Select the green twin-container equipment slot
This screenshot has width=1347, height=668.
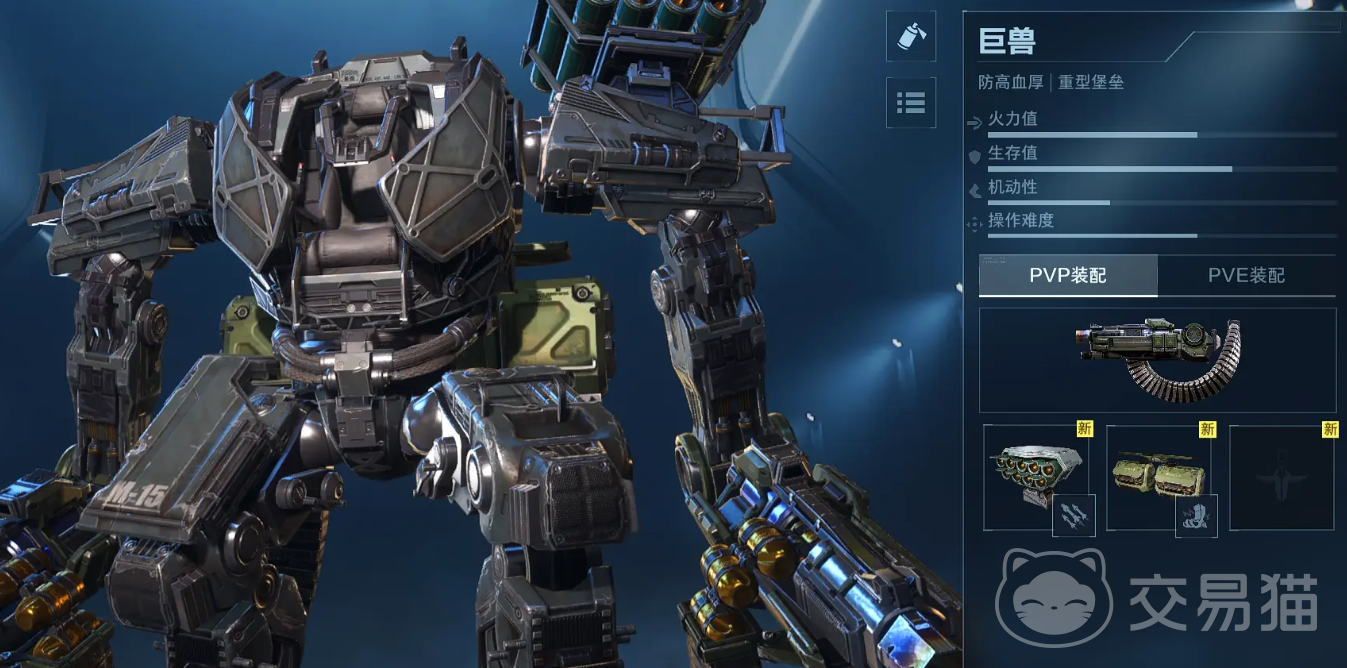1158,478
